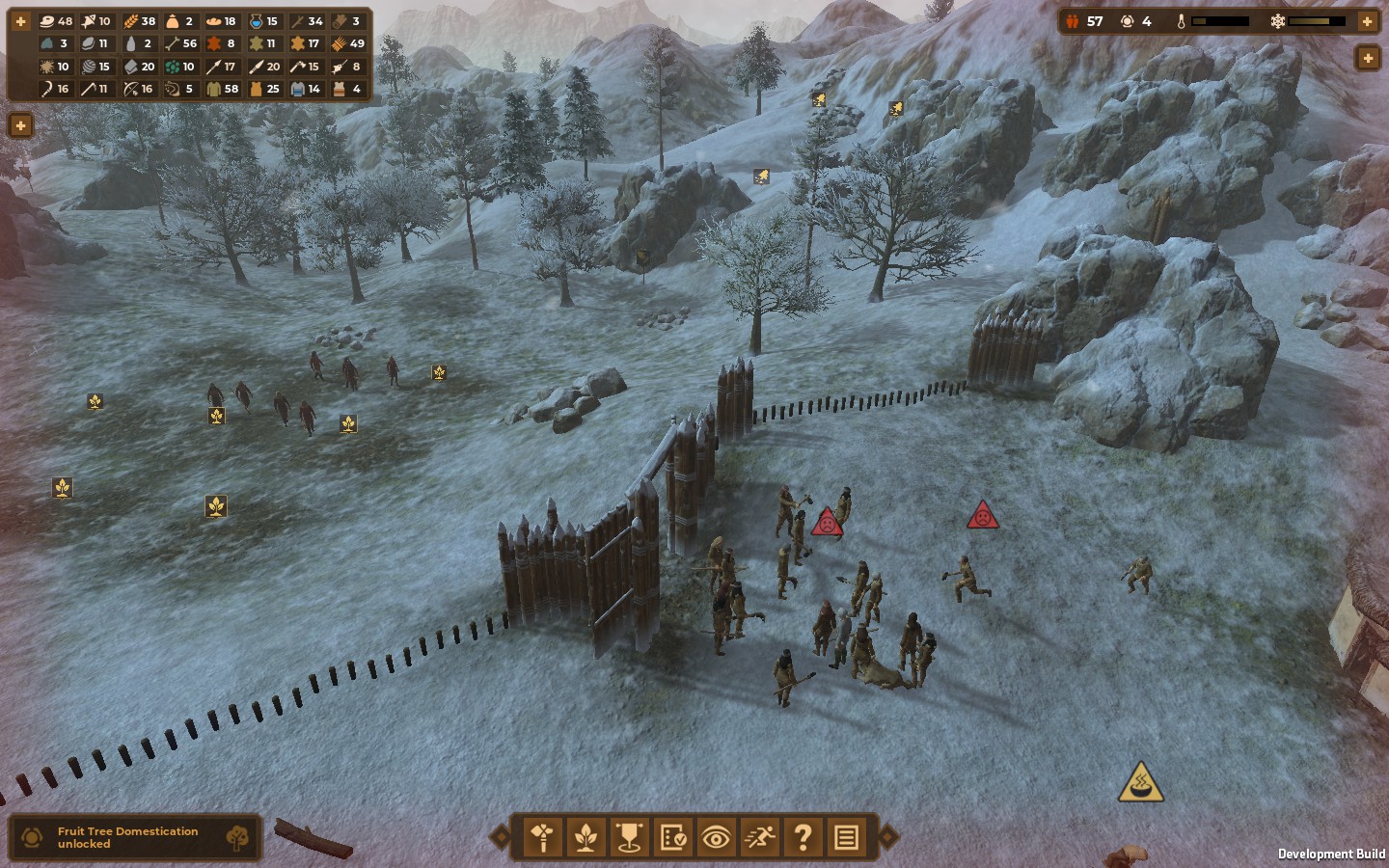Open the checklist tasks and limits panel

point(672,837)
